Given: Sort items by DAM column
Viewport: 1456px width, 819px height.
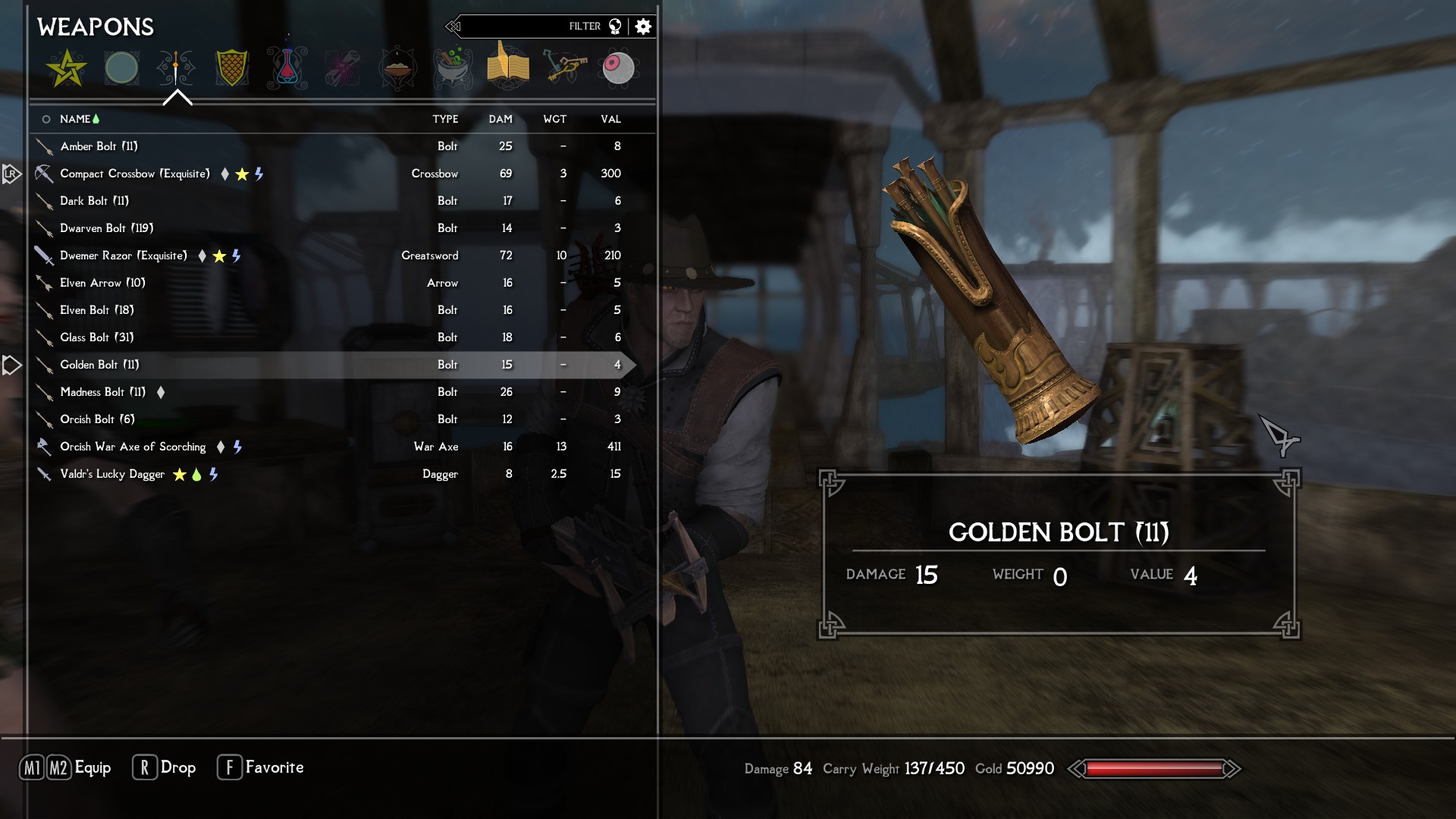Looking at the screenshot, I should pos(500,119).
